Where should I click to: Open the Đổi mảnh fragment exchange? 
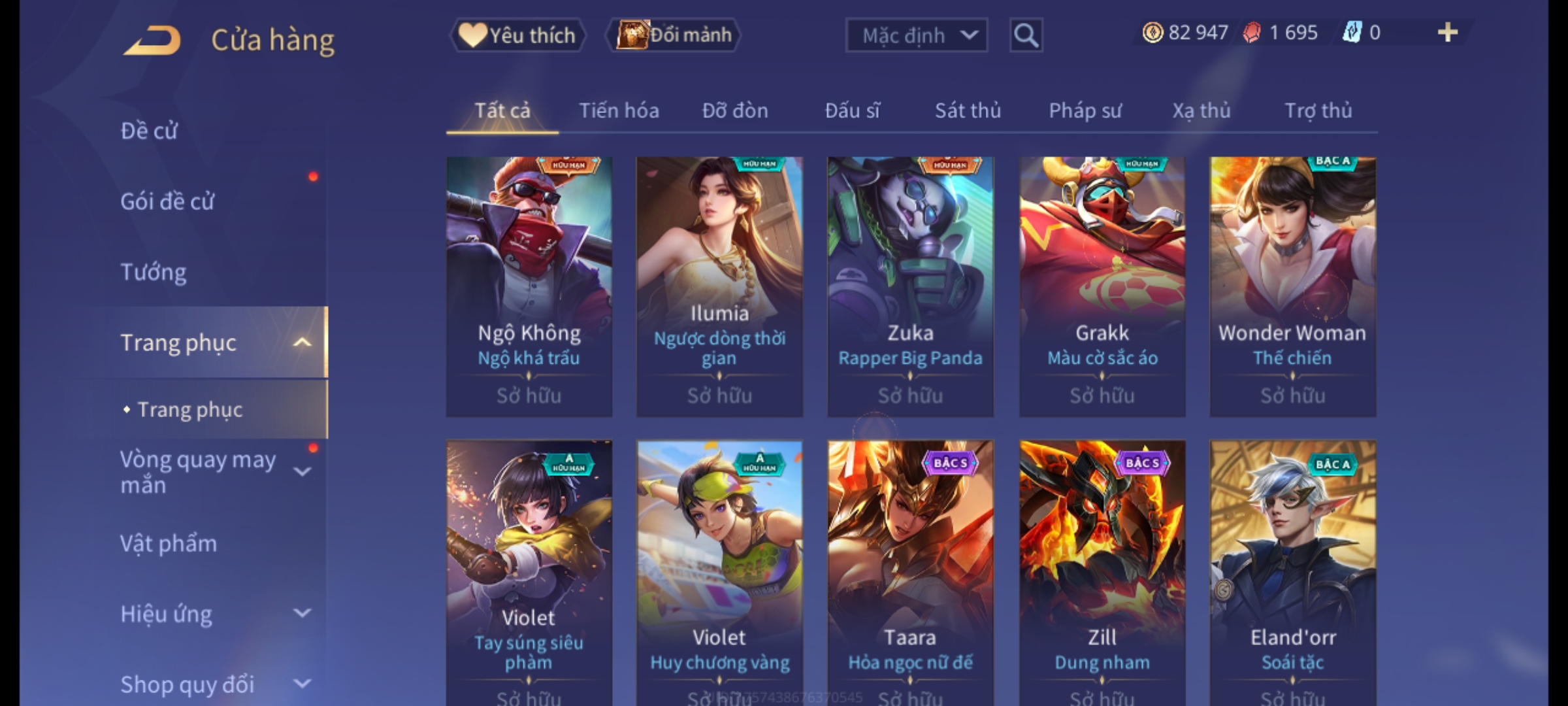674,35
